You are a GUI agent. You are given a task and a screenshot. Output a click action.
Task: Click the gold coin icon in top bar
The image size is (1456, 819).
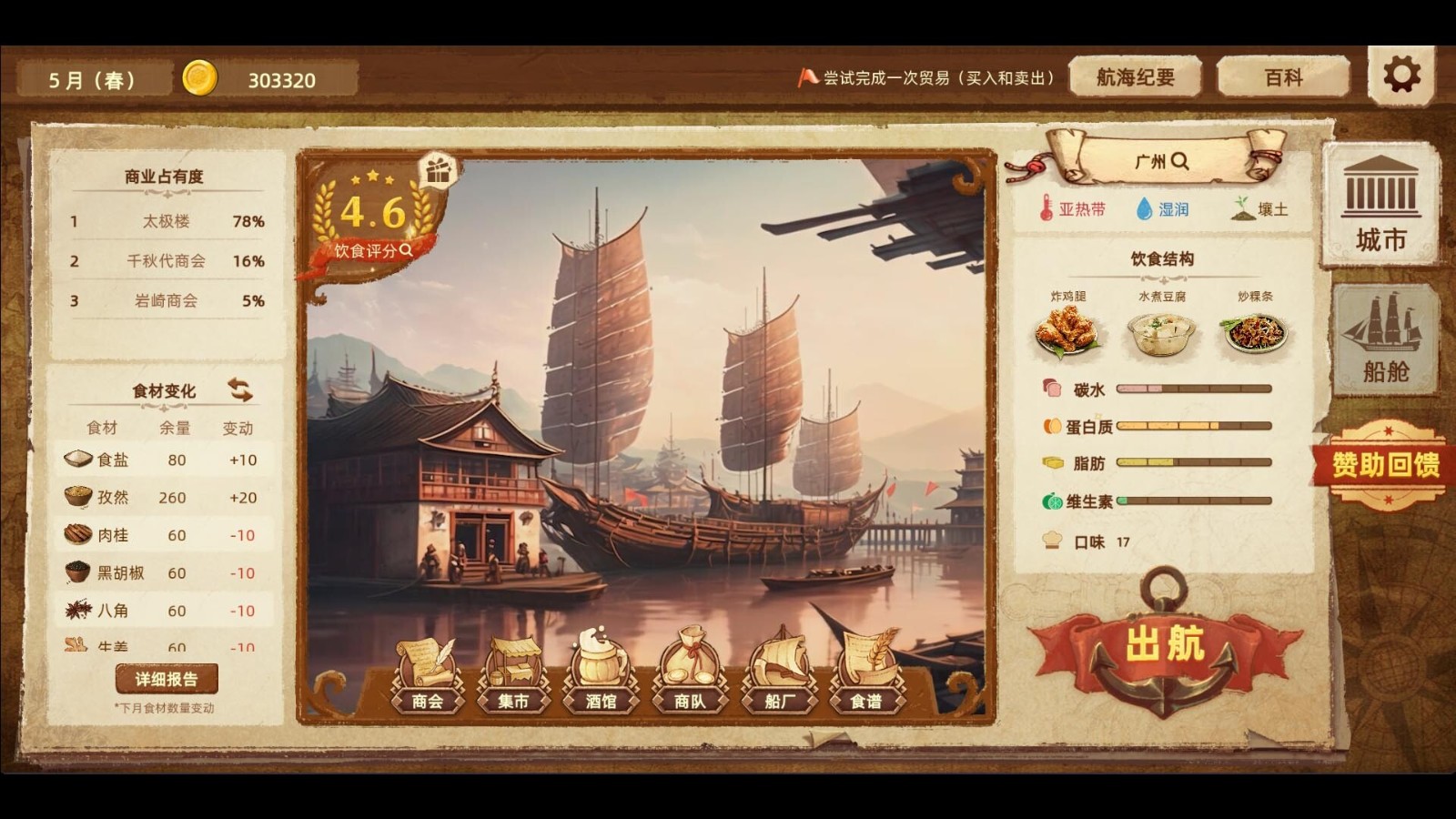(202, 78)
